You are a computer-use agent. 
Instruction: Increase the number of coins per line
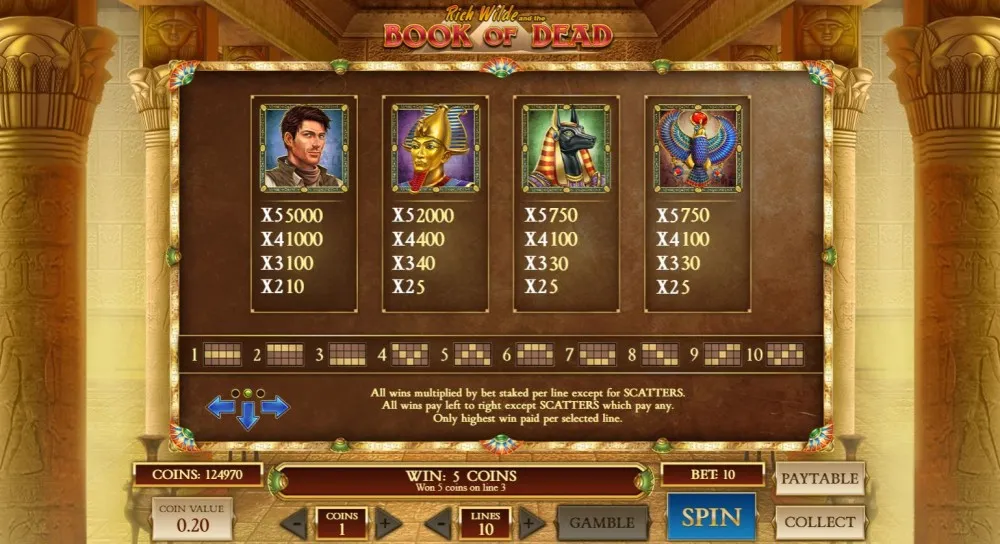coord(388,523)
